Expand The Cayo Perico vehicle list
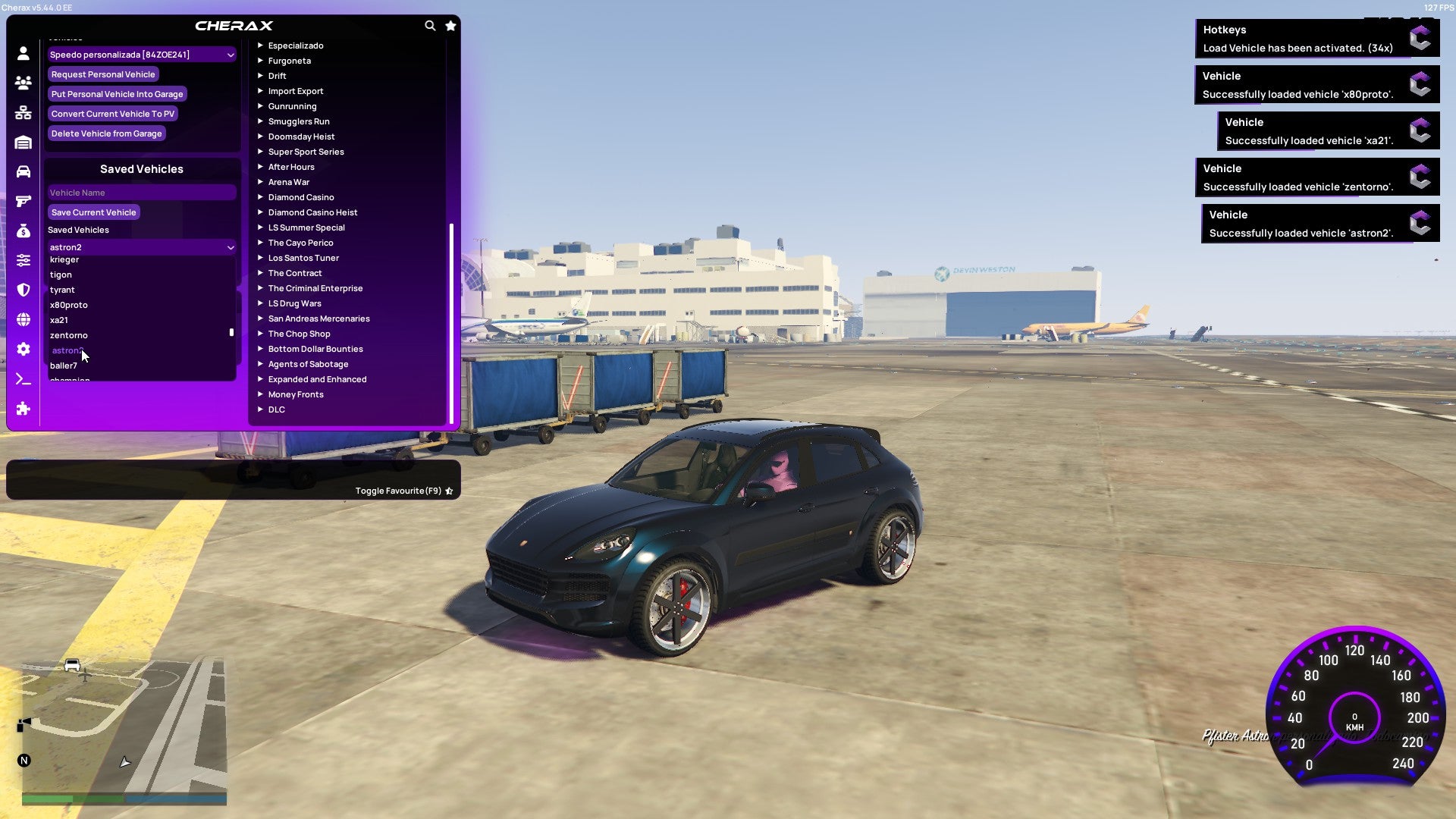 [x=300, y=243]
